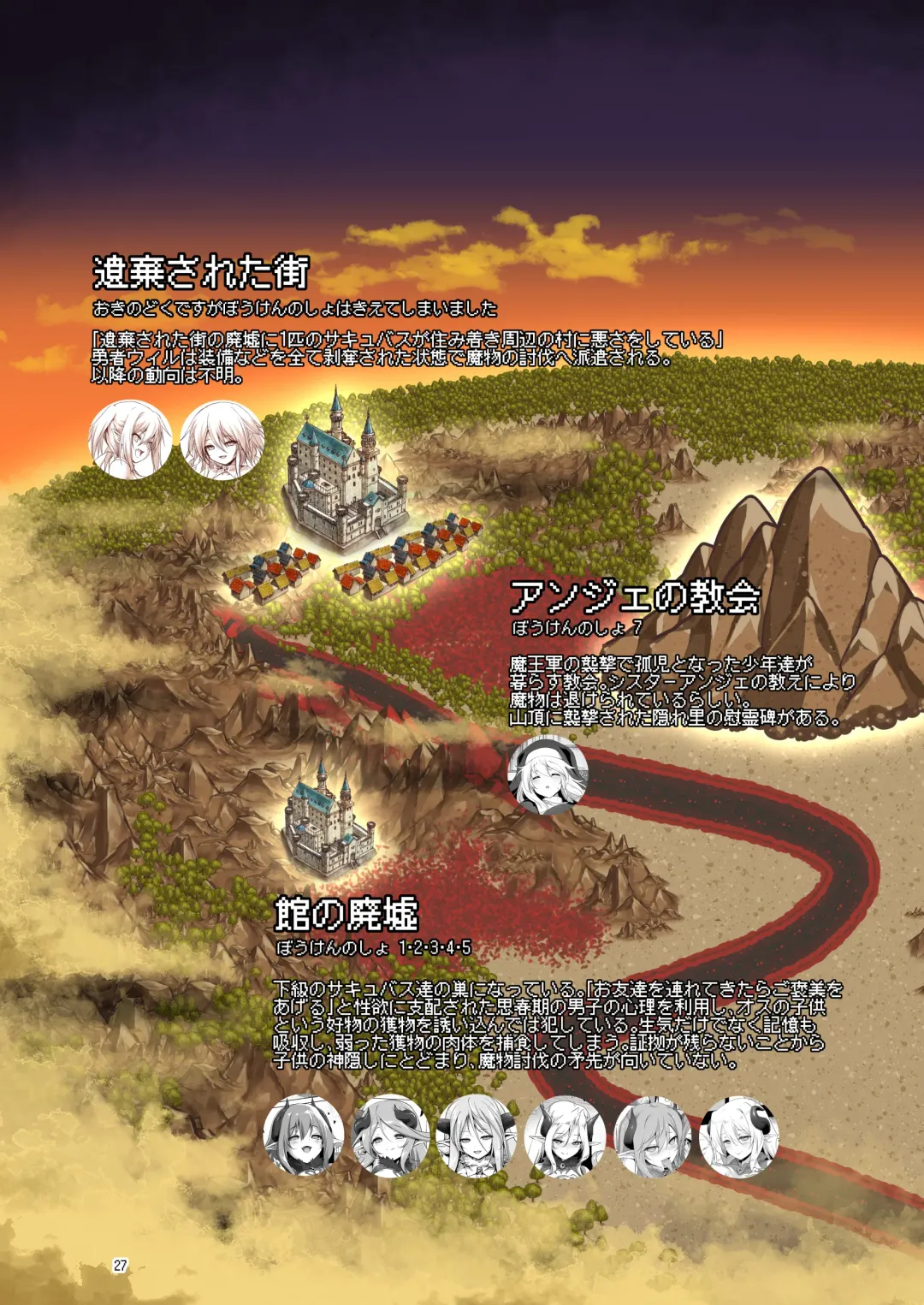The width and height of the screenshot is (924, 1305).
Task: Select the succubus portrait with her tongue out
Action: [x=652, y=1136]
